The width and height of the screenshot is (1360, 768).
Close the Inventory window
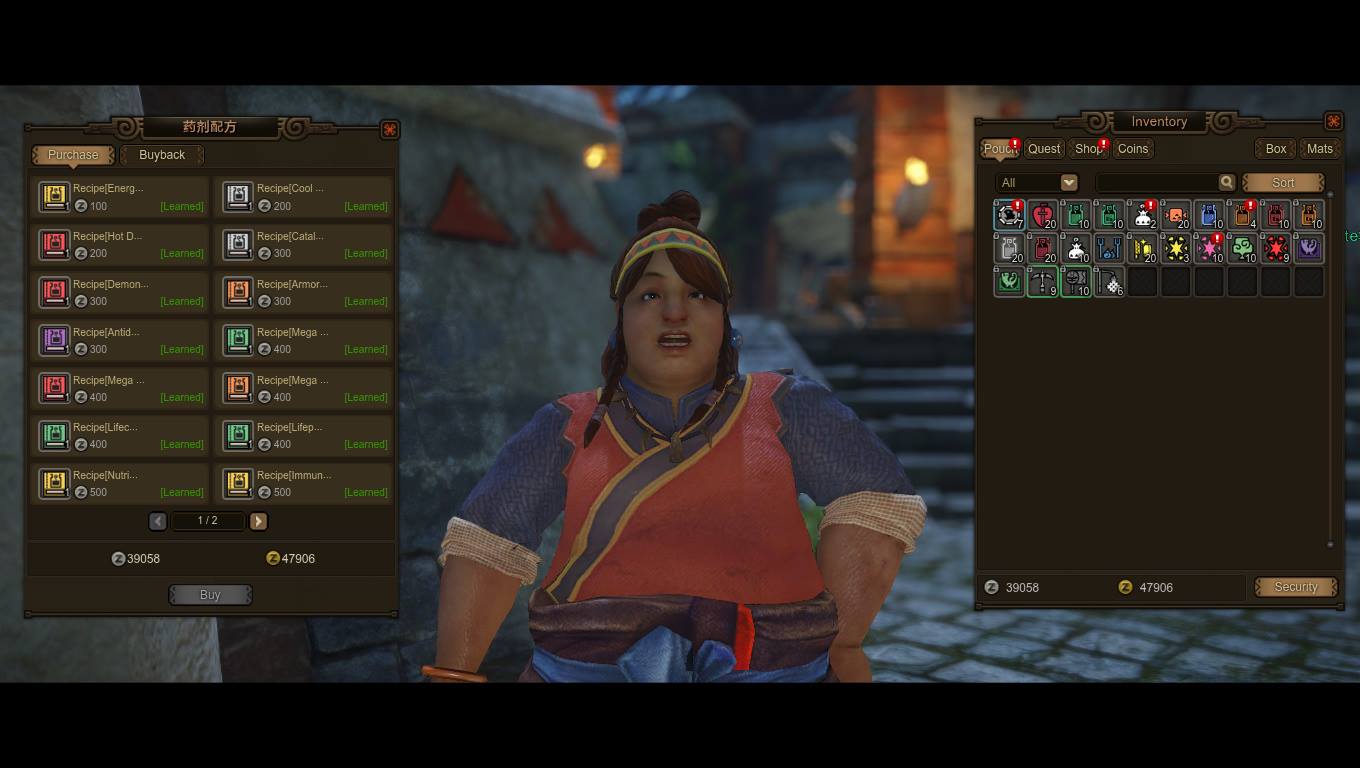pyautogui.click(x=1333, y=121)
